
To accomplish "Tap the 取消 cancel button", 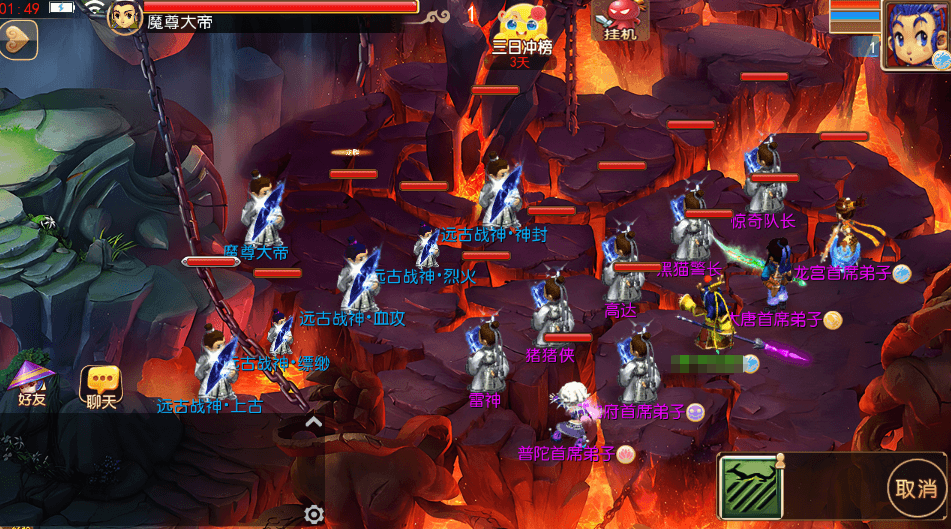I will pos(915,489).
